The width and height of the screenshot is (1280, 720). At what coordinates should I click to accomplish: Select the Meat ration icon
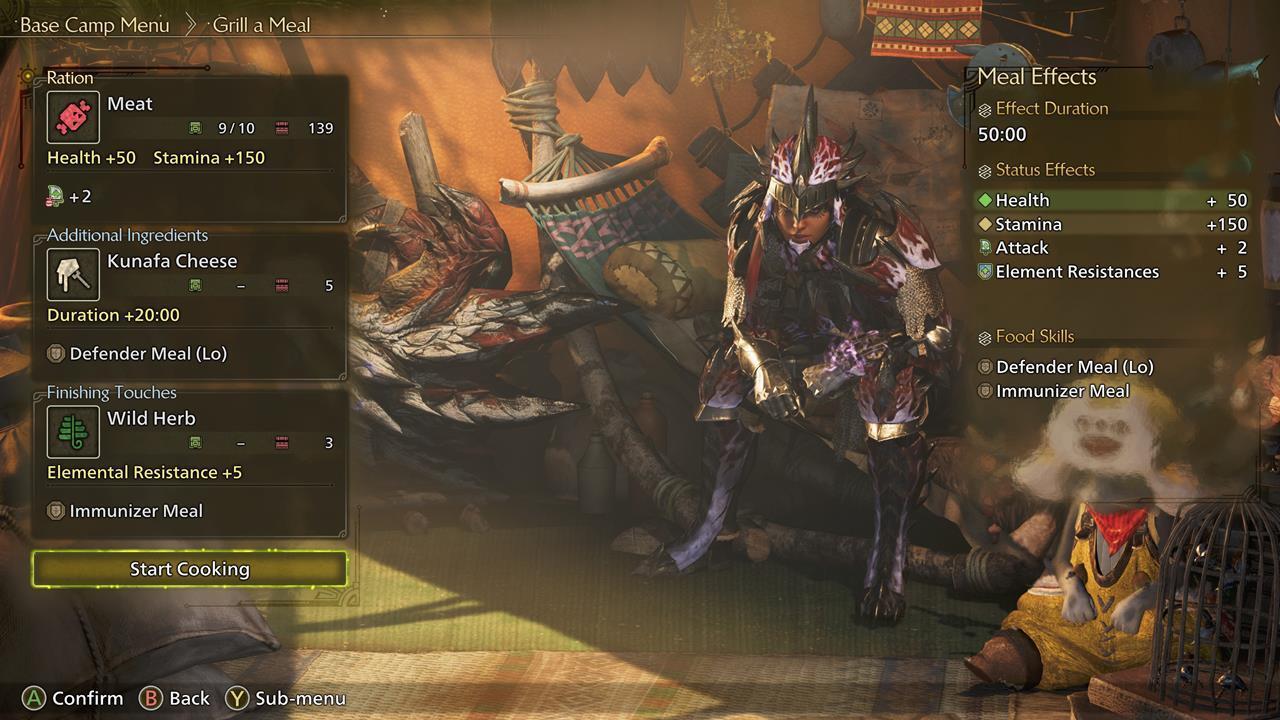coord(71,117)
